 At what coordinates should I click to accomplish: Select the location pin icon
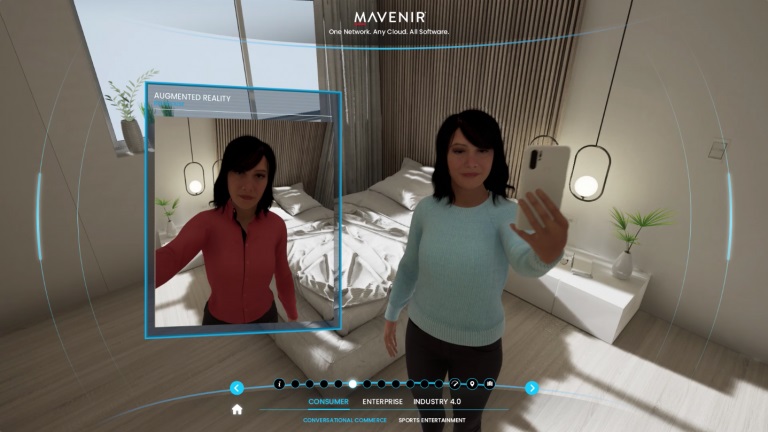(x=472, y=384)
